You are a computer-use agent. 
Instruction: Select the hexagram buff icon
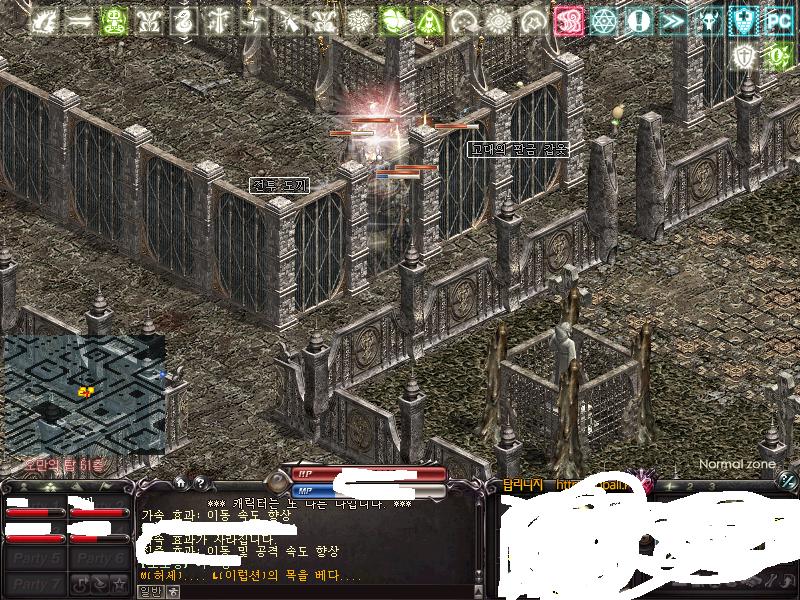click(x=604, y=21)
